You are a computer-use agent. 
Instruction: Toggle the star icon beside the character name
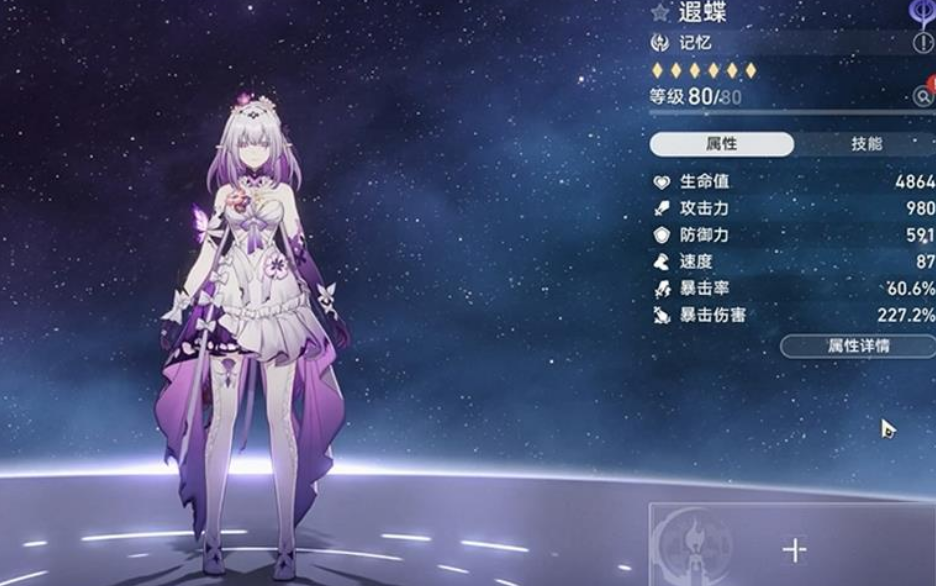pos(659,12)
